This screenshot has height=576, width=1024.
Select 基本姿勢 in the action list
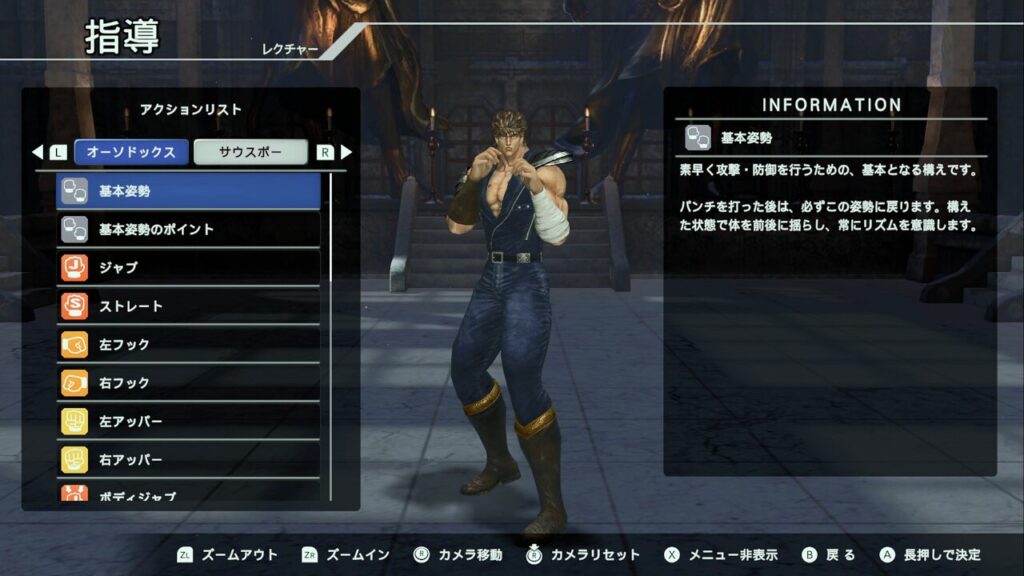pyautogui.click(x=188, y=191)
